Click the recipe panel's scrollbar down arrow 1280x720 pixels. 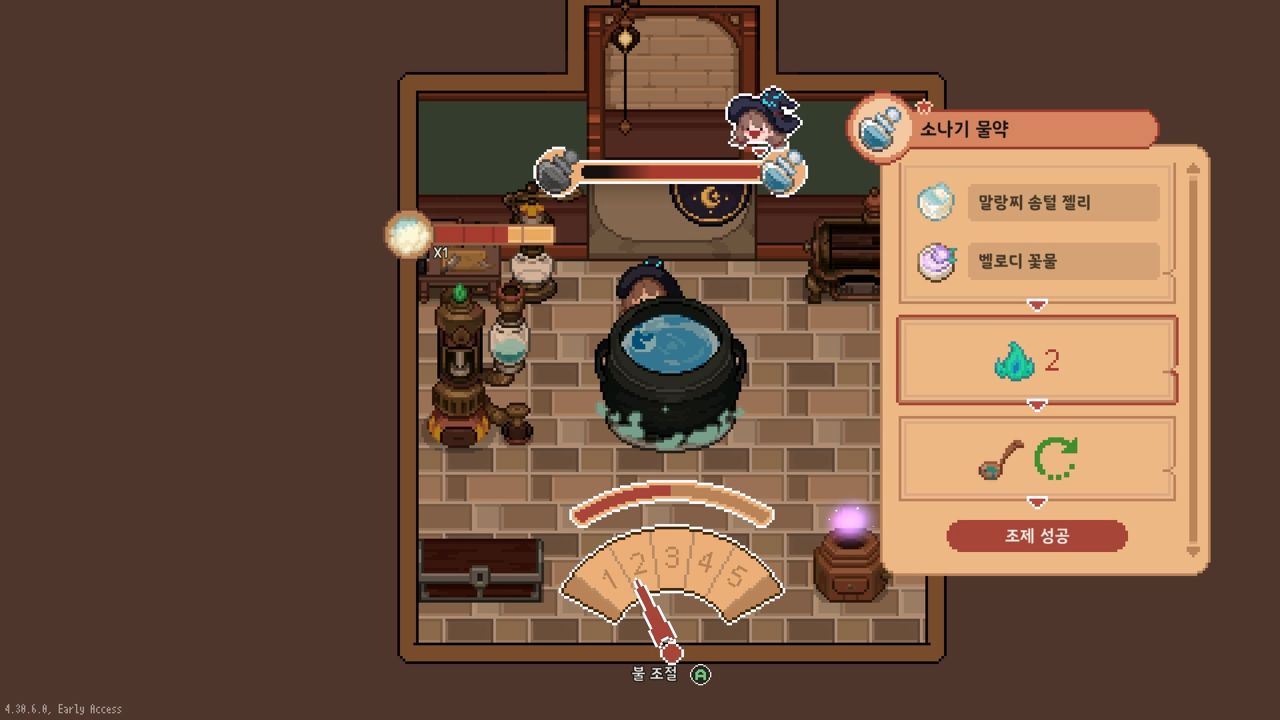tap(1192, 551)
